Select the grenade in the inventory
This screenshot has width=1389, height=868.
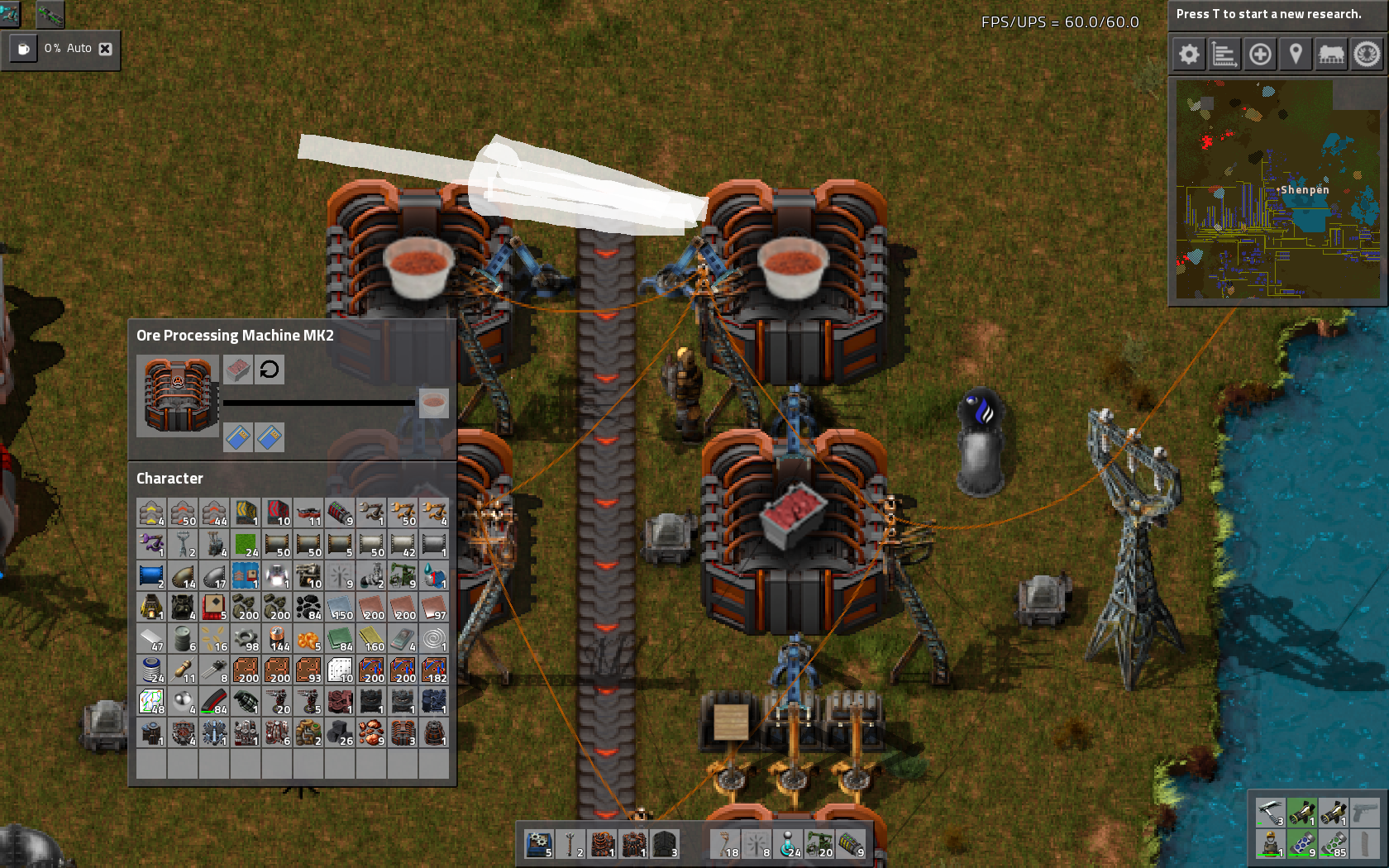[x=246, y=701]
